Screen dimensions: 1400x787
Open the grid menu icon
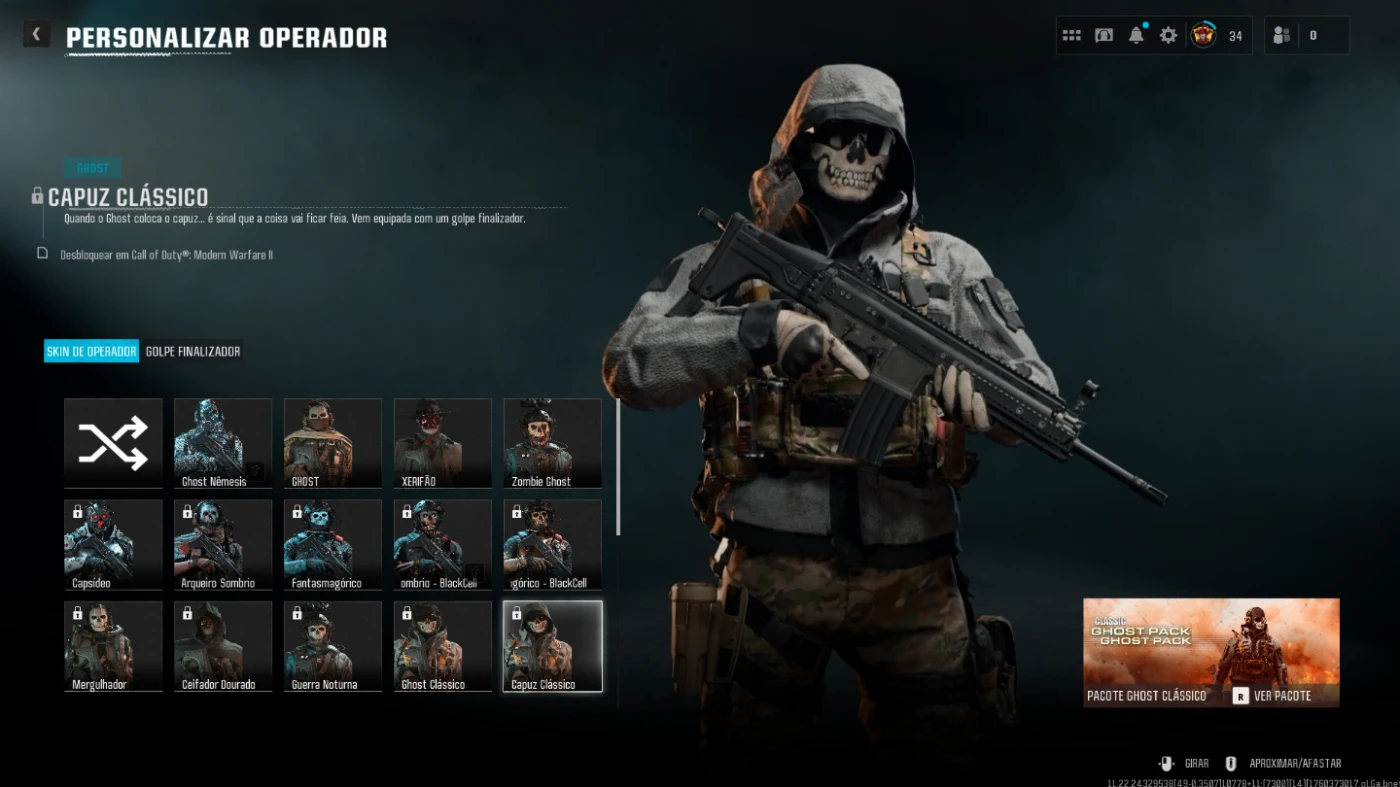(x=1071, y=35)
